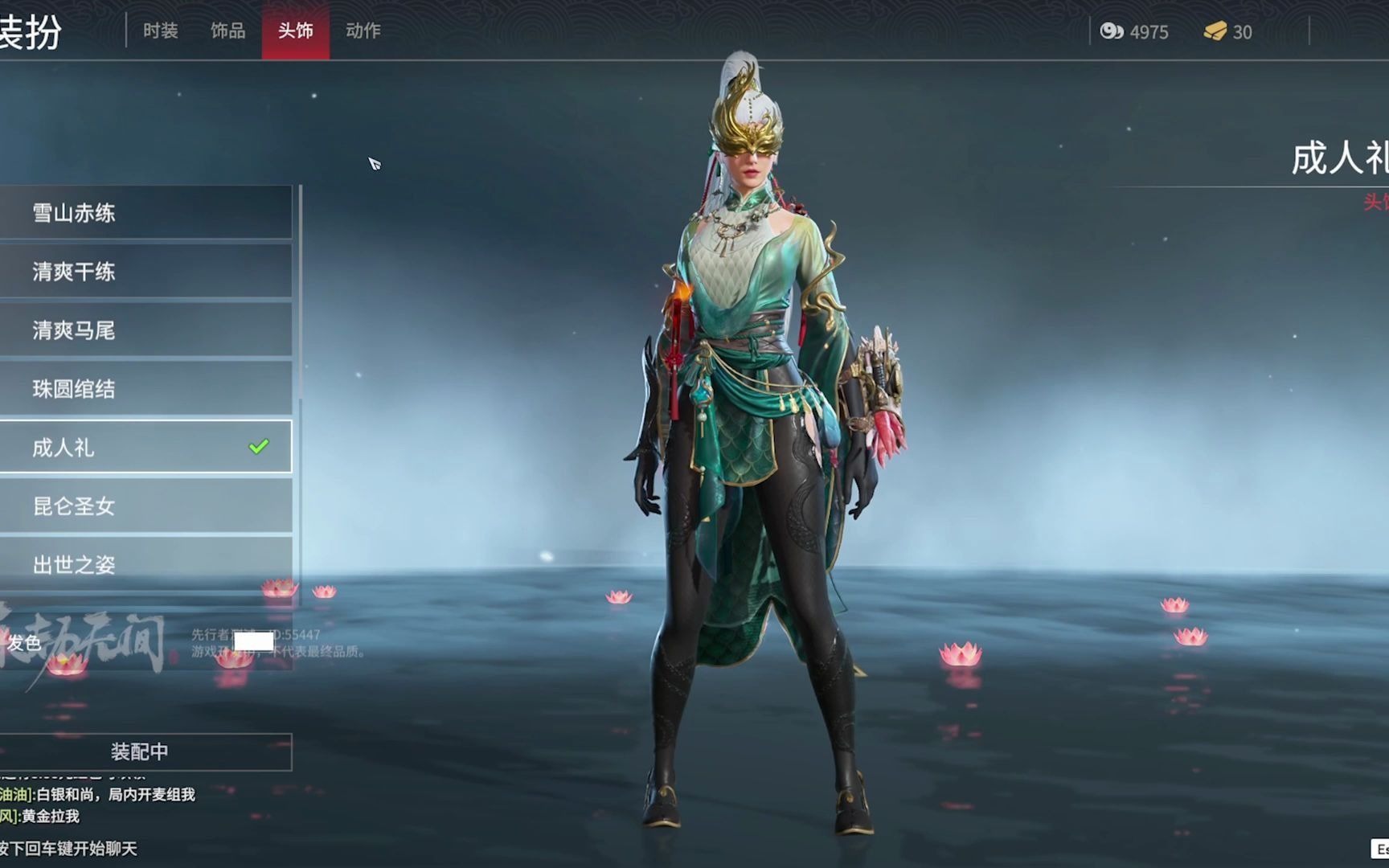Select the equipped 成人礼 entry
Viewport: 1389px width, 868px height.
pos(145,447)
